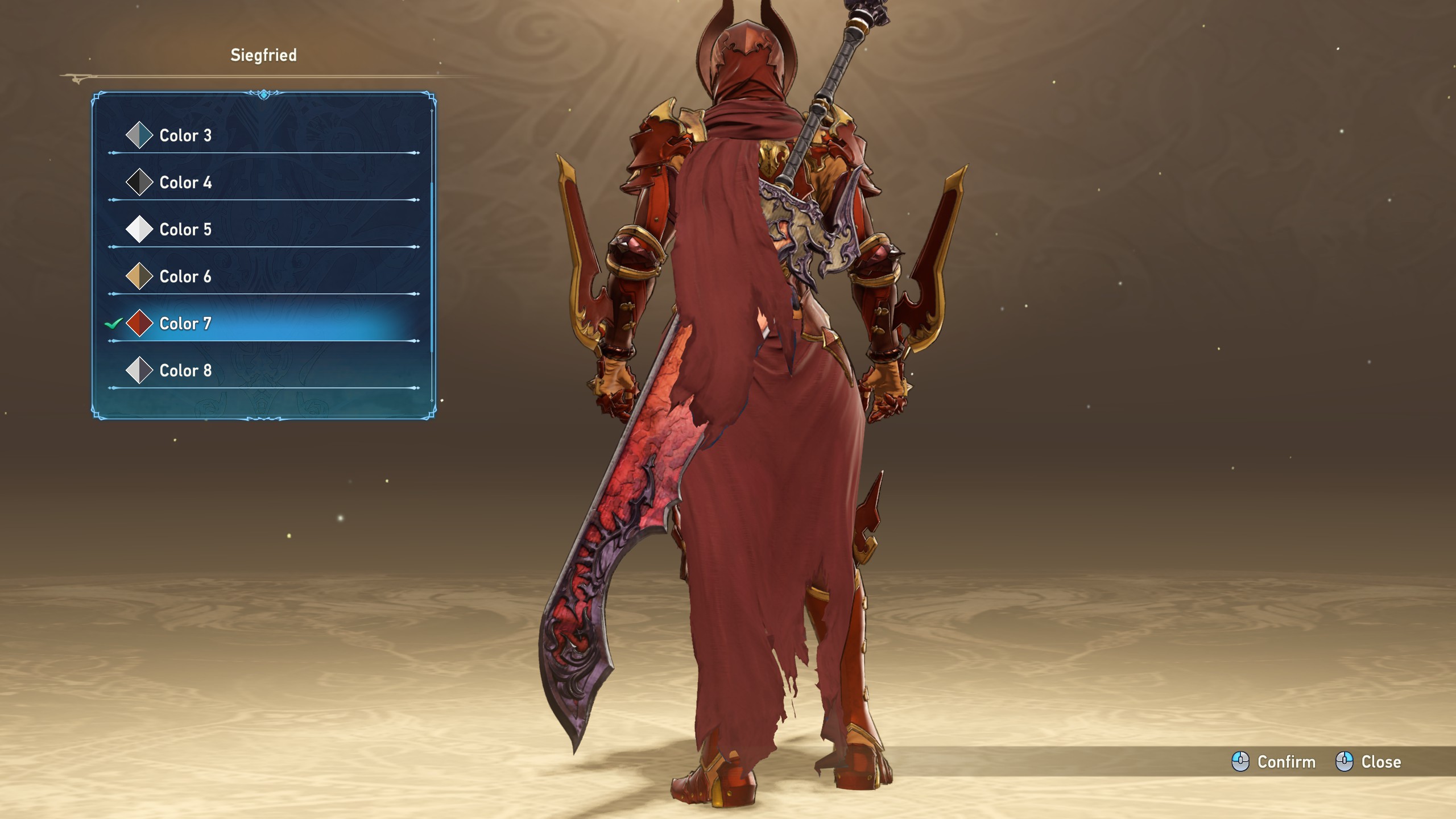Choose Color 4 from the list
The image size is (1456, 819).
(x=185, y=183)
